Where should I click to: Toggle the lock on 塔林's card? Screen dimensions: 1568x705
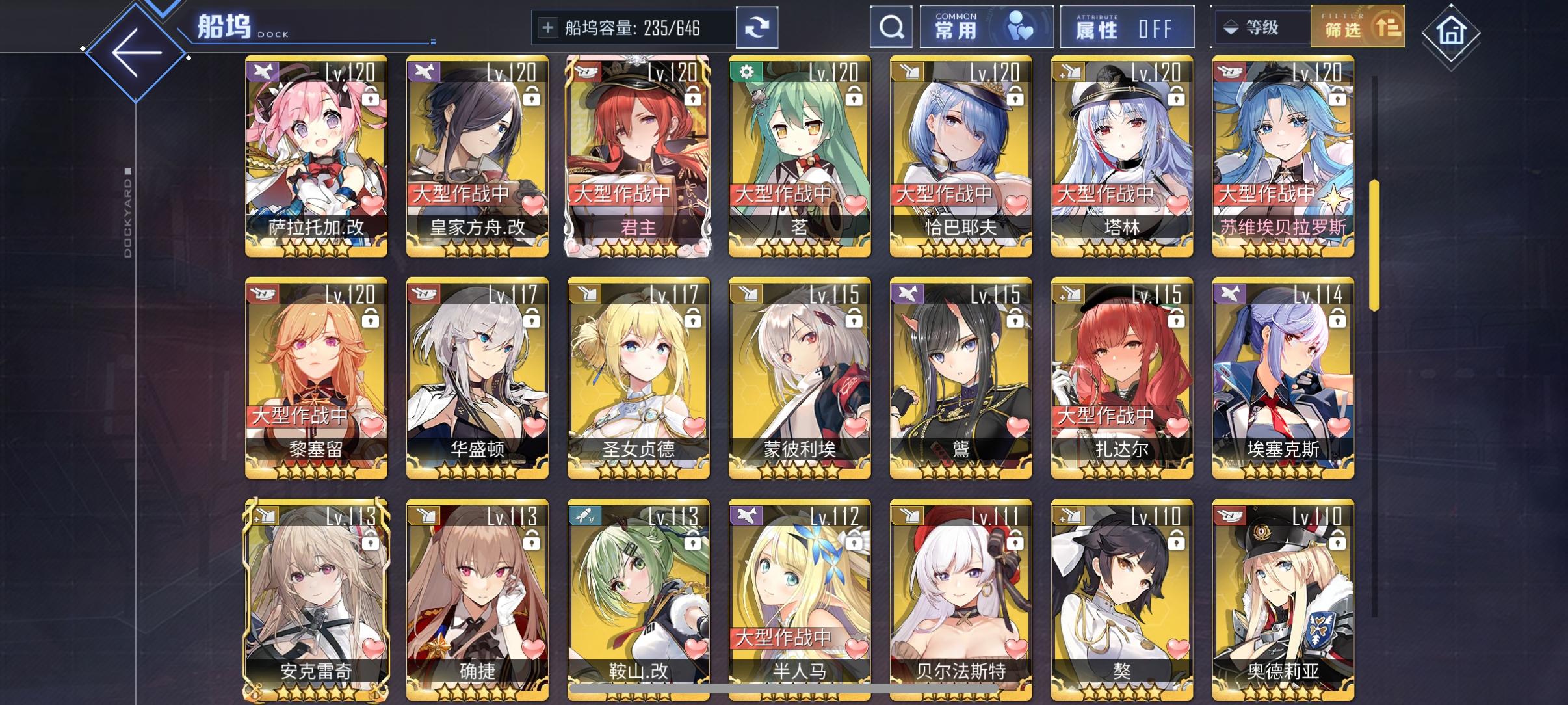(x=1177, y=98)
